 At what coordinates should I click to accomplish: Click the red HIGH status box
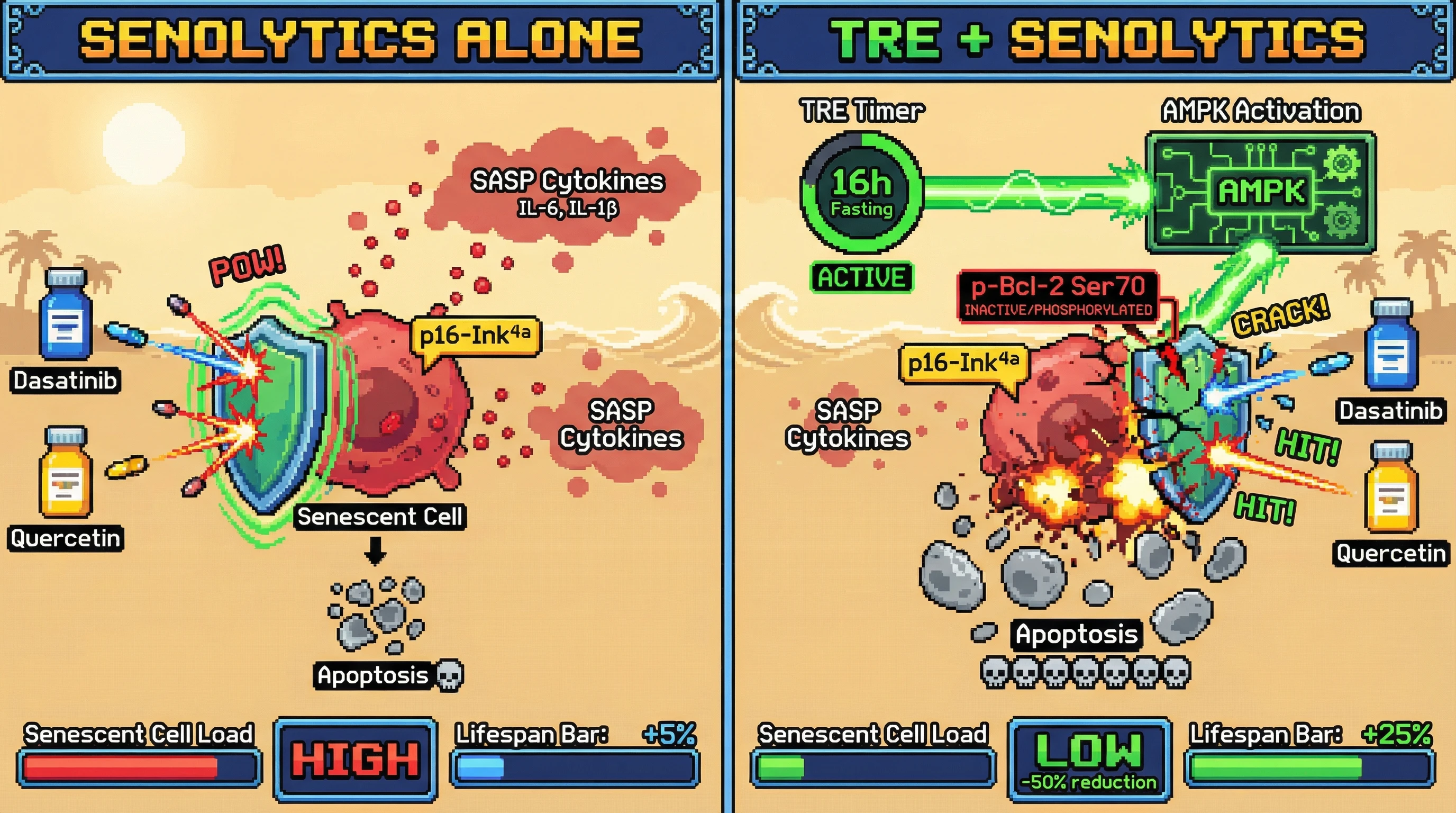pyautogui.click(x=356, y=758)
